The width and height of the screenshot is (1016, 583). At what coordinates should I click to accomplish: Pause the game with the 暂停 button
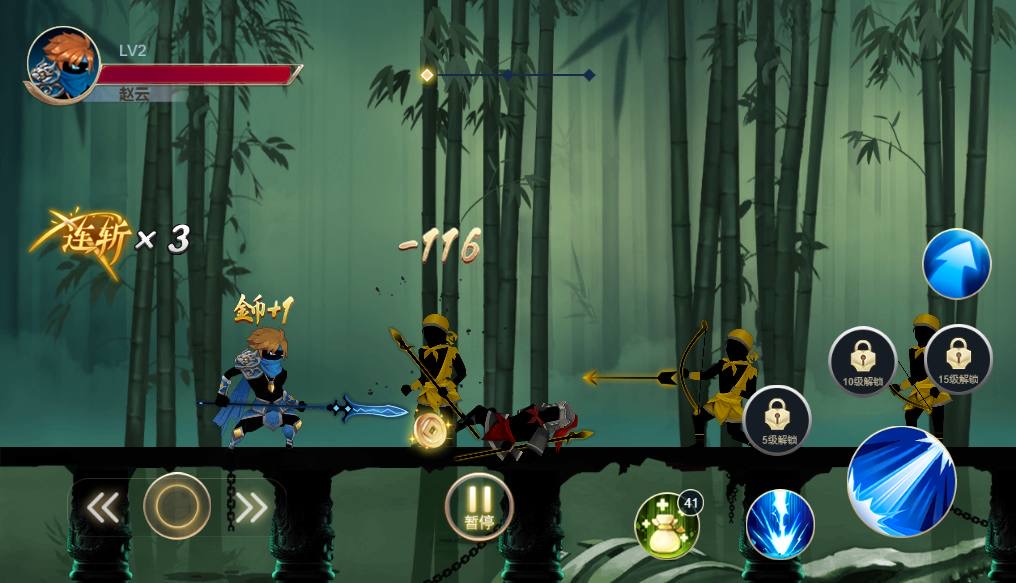479,506
